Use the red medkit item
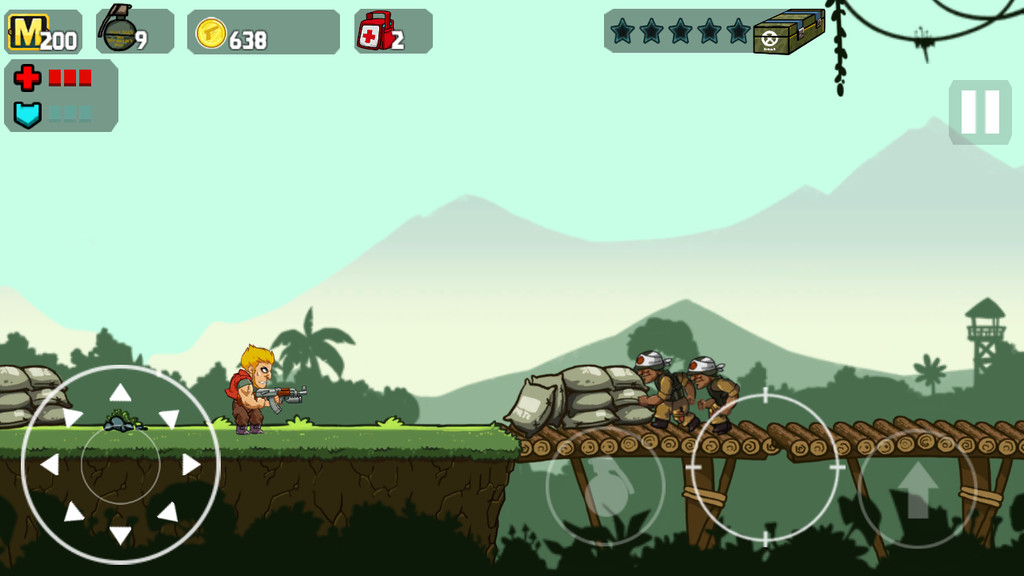This screenshot has height=576, width=1024. [x=374, y=31]
